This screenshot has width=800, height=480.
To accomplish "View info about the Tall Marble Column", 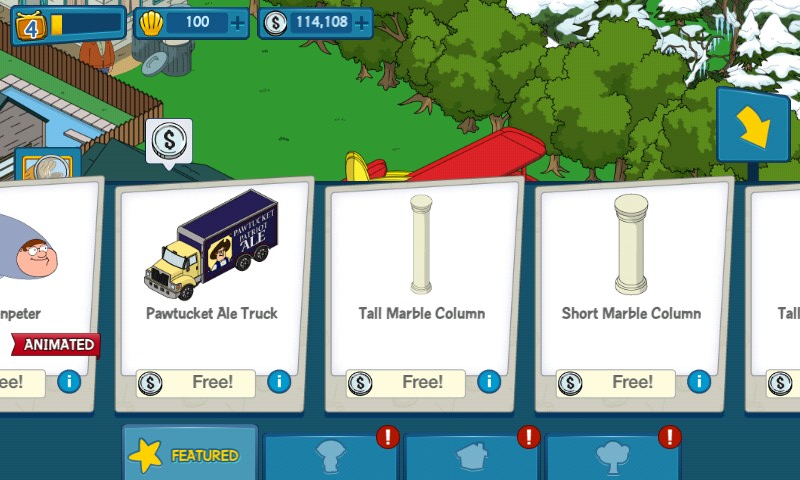I will click(x=489, y=381).
